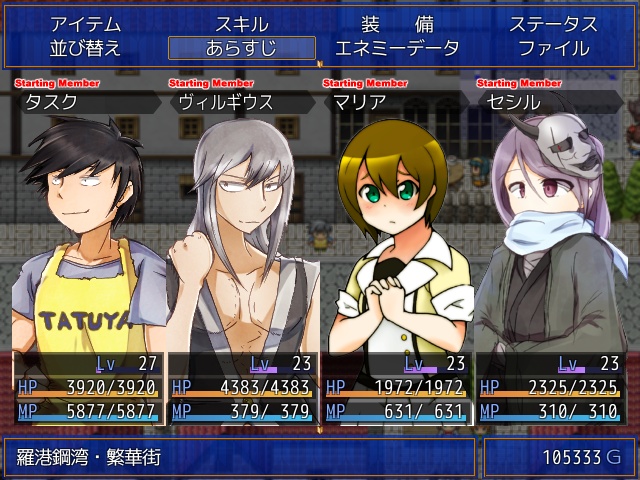Select party member タスク
This screenshot has height=480, width=640.
[x=88, y=250]
